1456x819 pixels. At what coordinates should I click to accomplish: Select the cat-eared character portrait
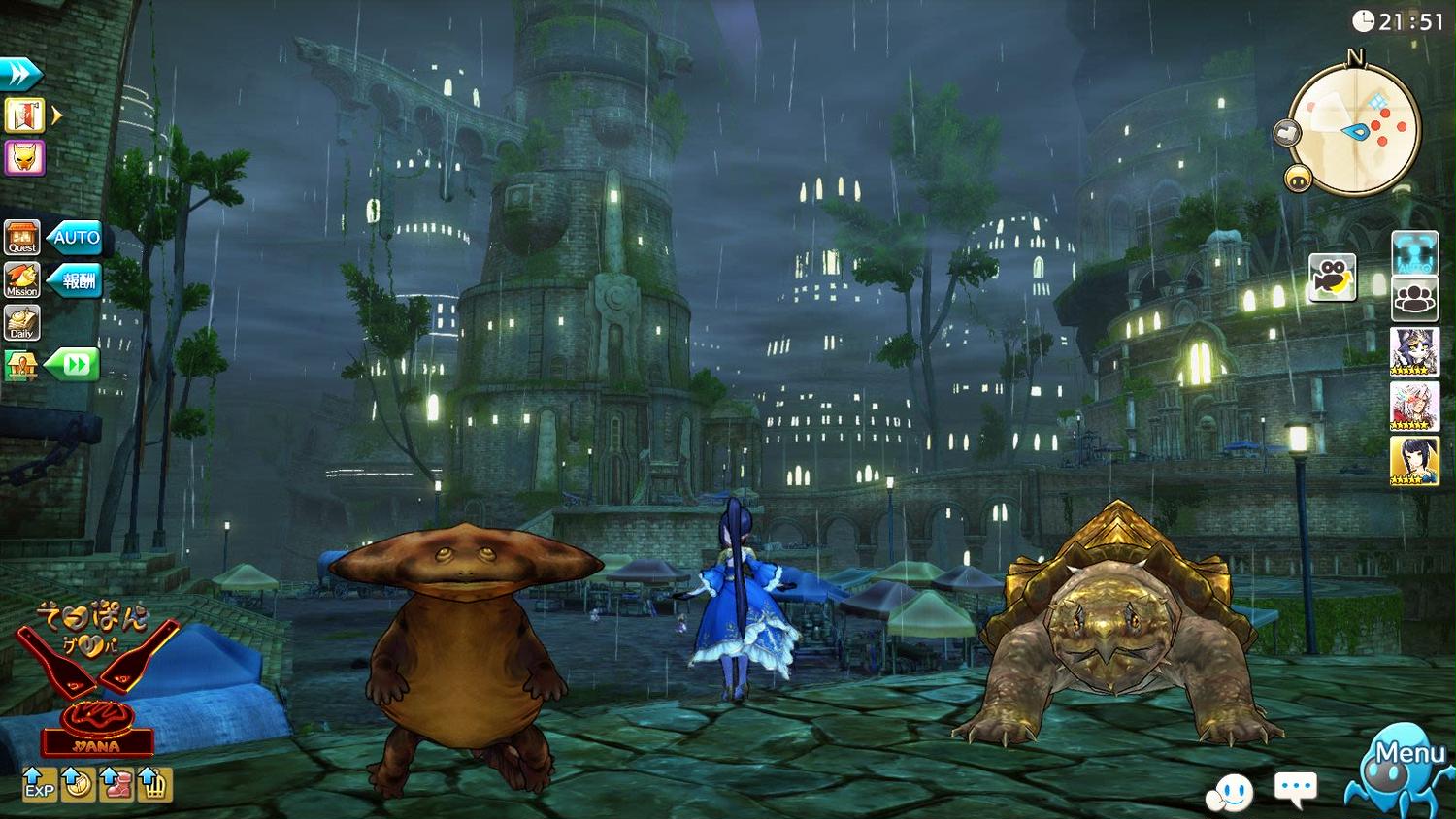coord(1414,351)
